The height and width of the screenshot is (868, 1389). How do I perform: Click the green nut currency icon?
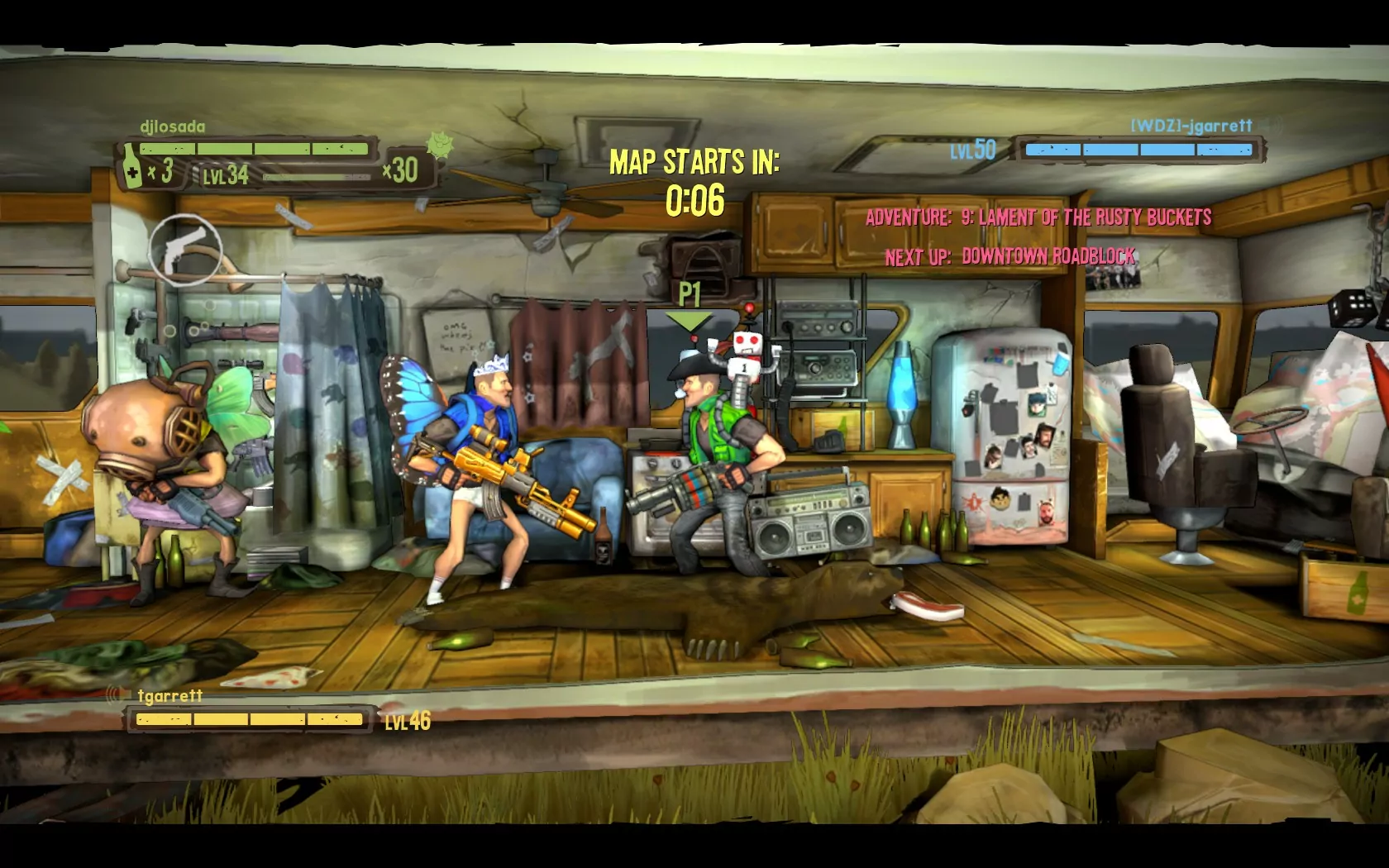pyautogui.click(x=439, y=146)
